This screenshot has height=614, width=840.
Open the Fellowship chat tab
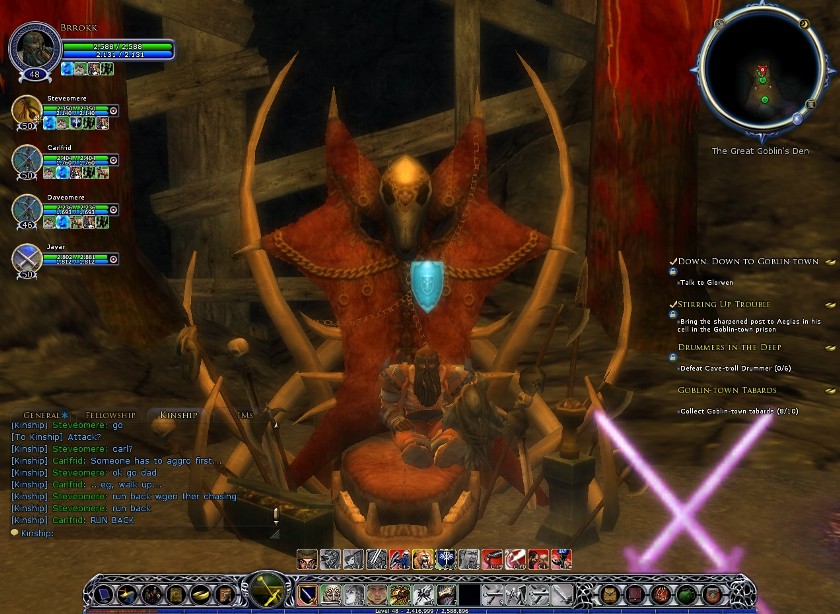point(109,414)
